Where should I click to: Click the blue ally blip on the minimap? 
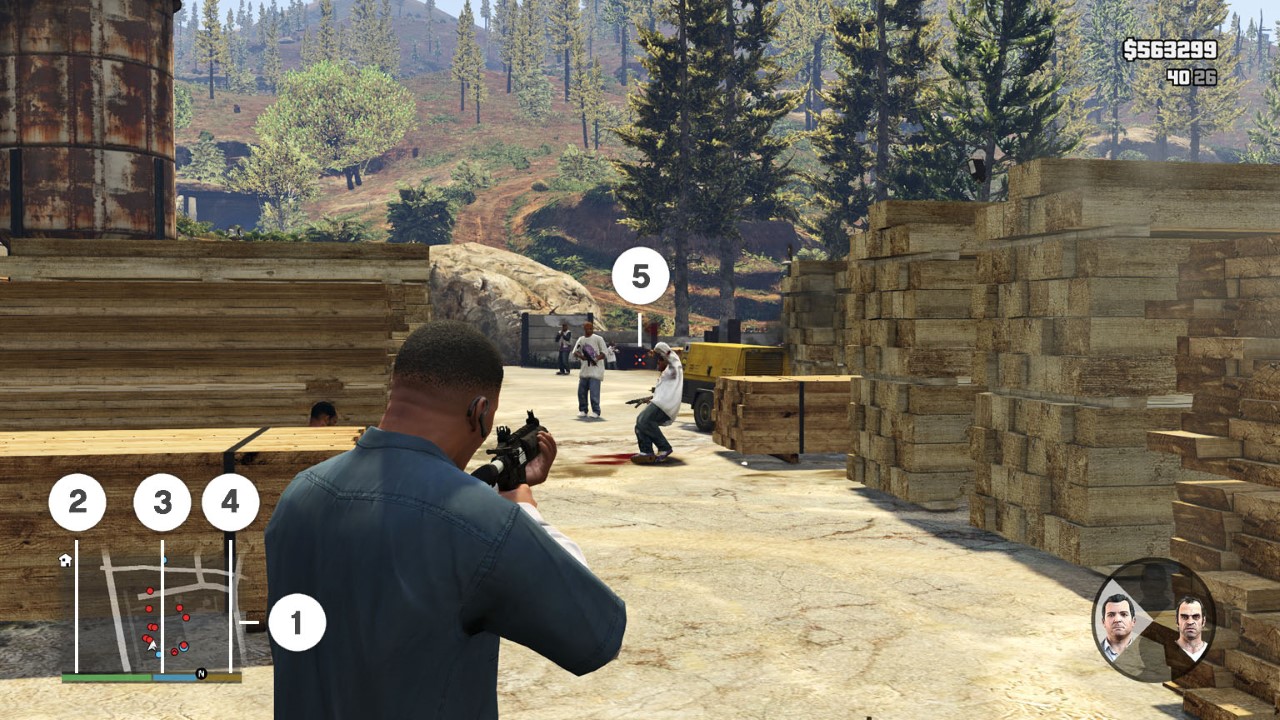(x=158, y=653)
